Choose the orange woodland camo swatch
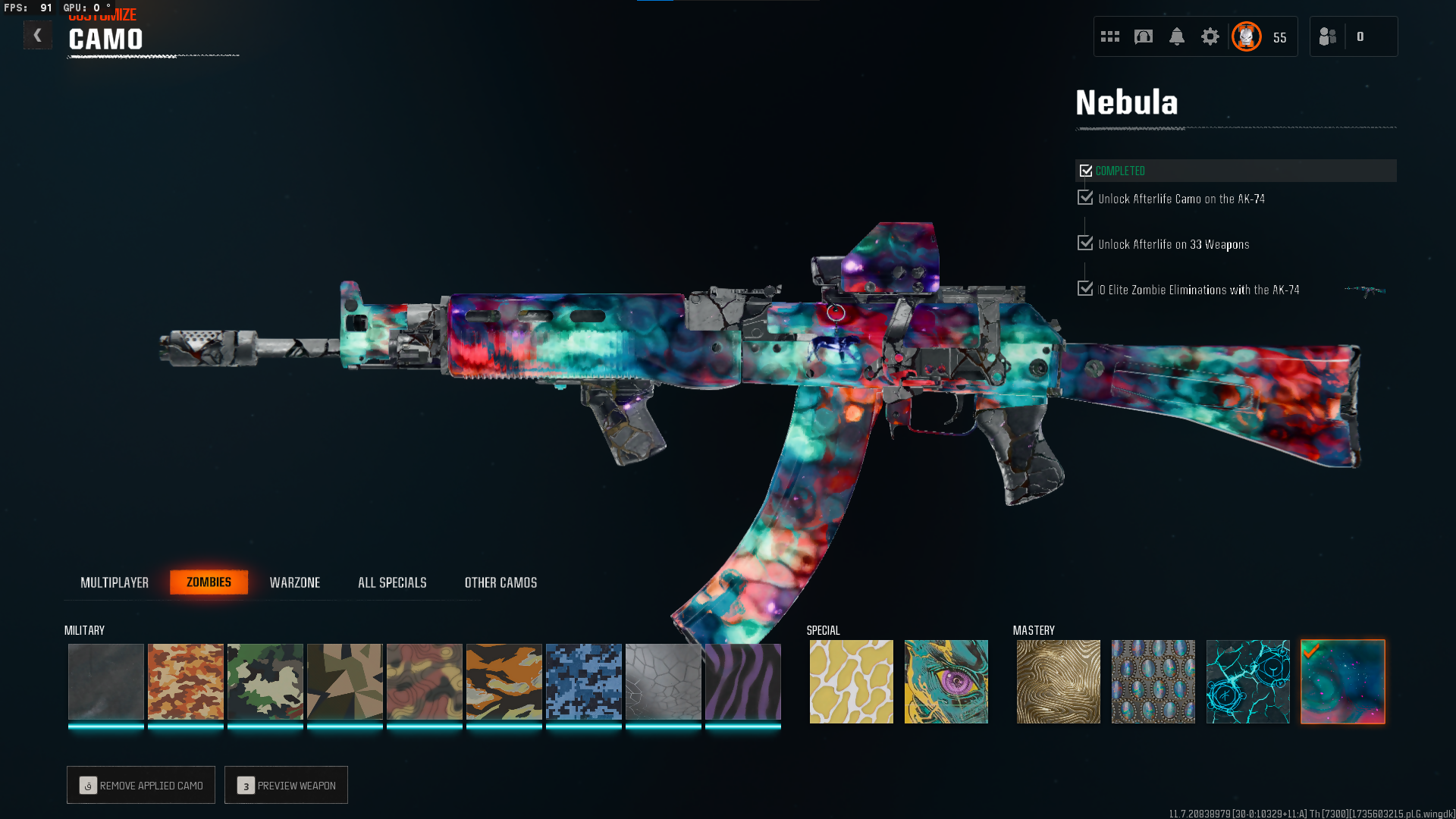 tap(186, 682)
